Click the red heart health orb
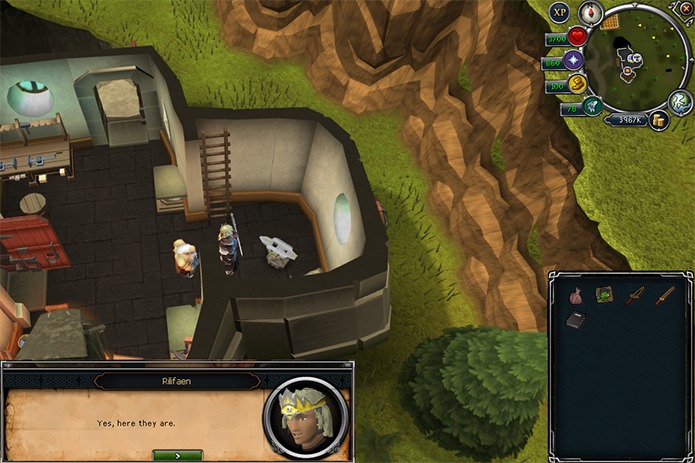Image resolution: width=695 pixels, height=463 pixels. 578,38
